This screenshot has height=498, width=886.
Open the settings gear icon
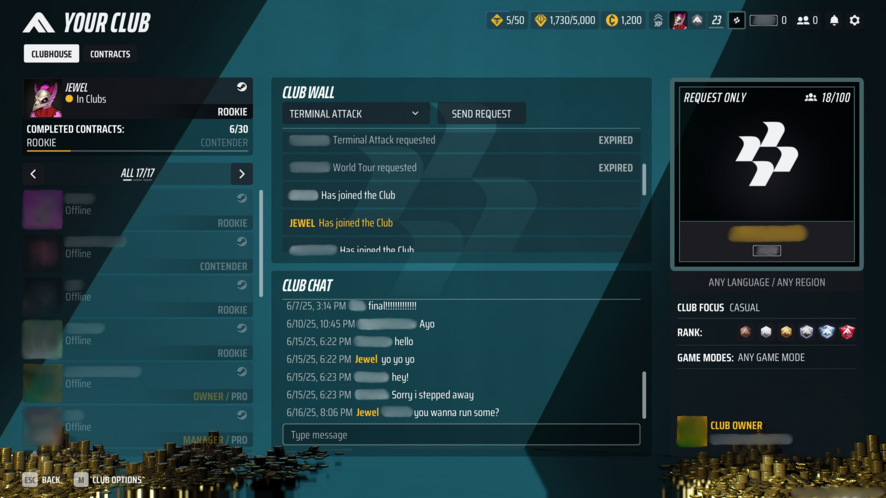coord(854,20)
